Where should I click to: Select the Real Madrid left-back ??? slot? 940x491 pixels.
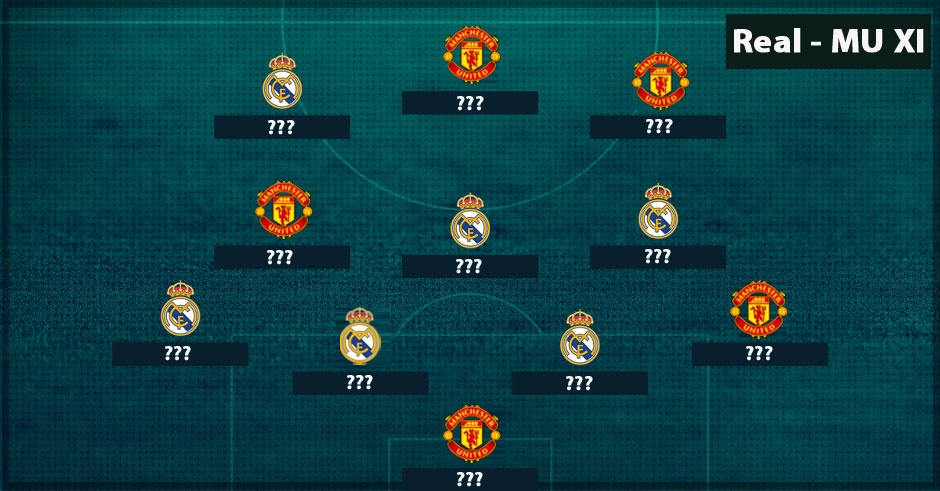(180, 354)
